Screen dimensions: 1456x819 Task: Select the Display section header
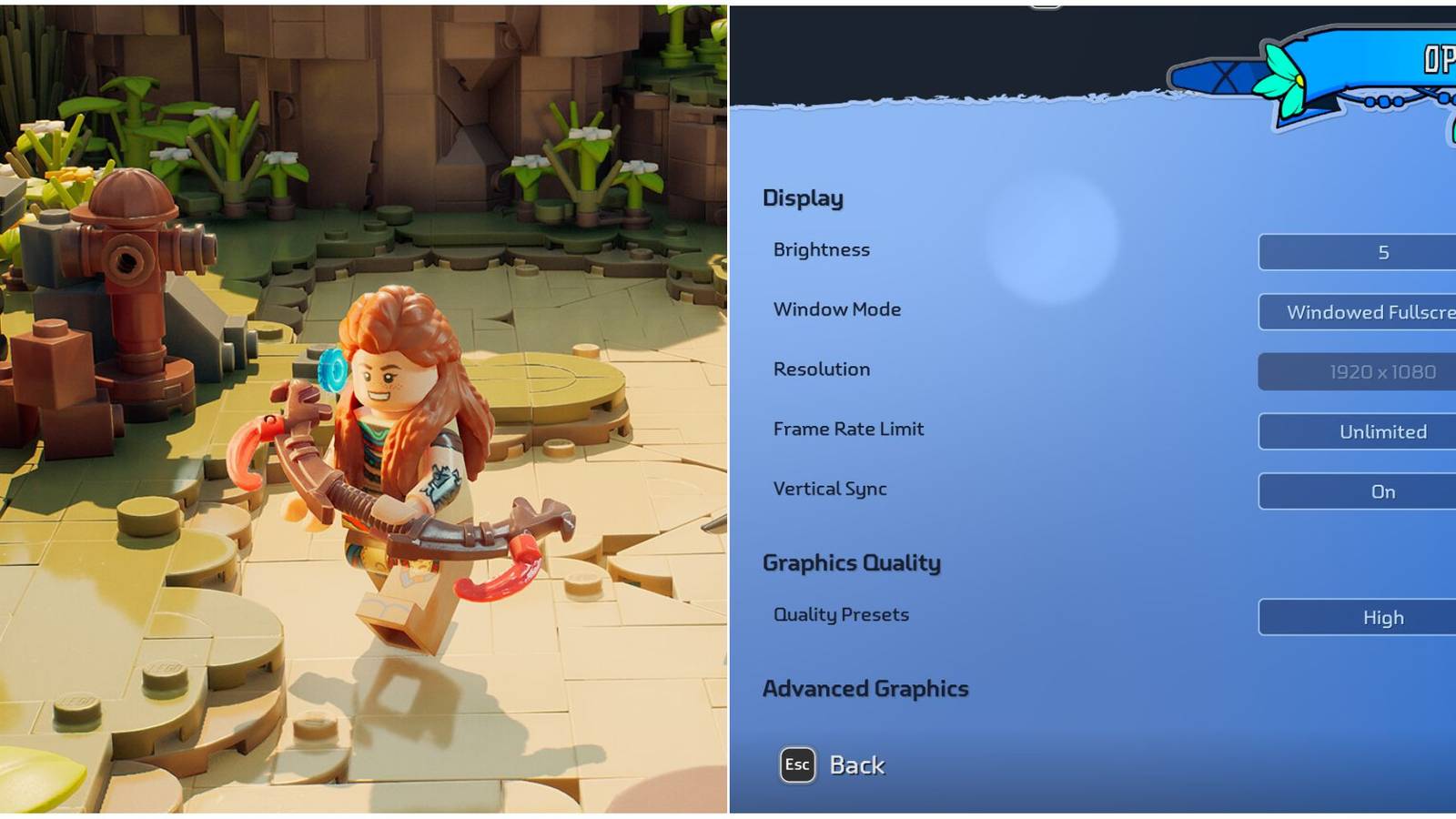(804, 197)
